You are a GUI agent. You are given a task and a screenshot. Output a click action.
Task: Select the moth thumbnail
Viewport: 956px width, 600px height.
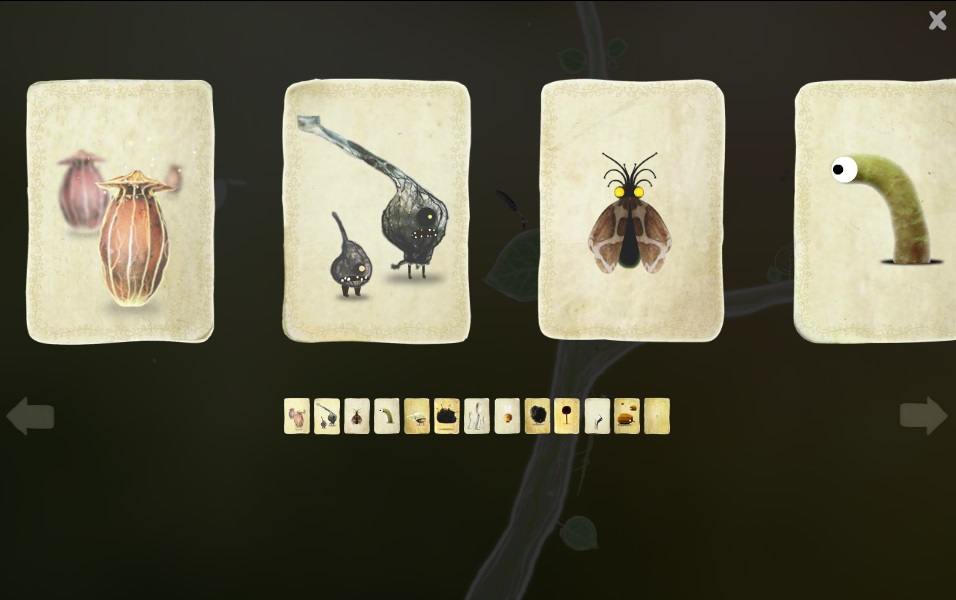point(357,416)
